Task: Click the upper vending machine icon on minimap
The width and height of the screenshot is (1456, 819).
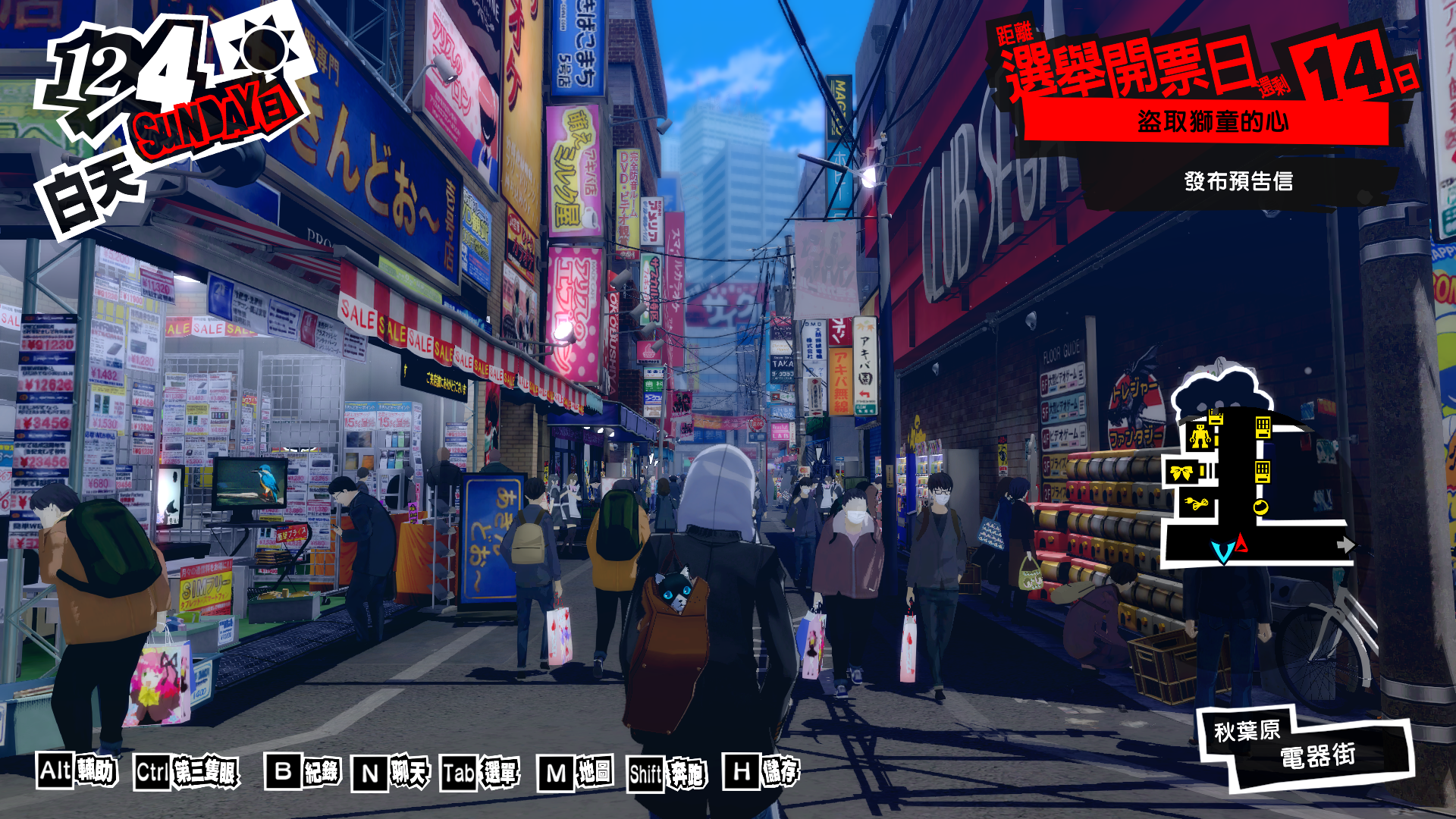Action: (x=1263, y=427)
